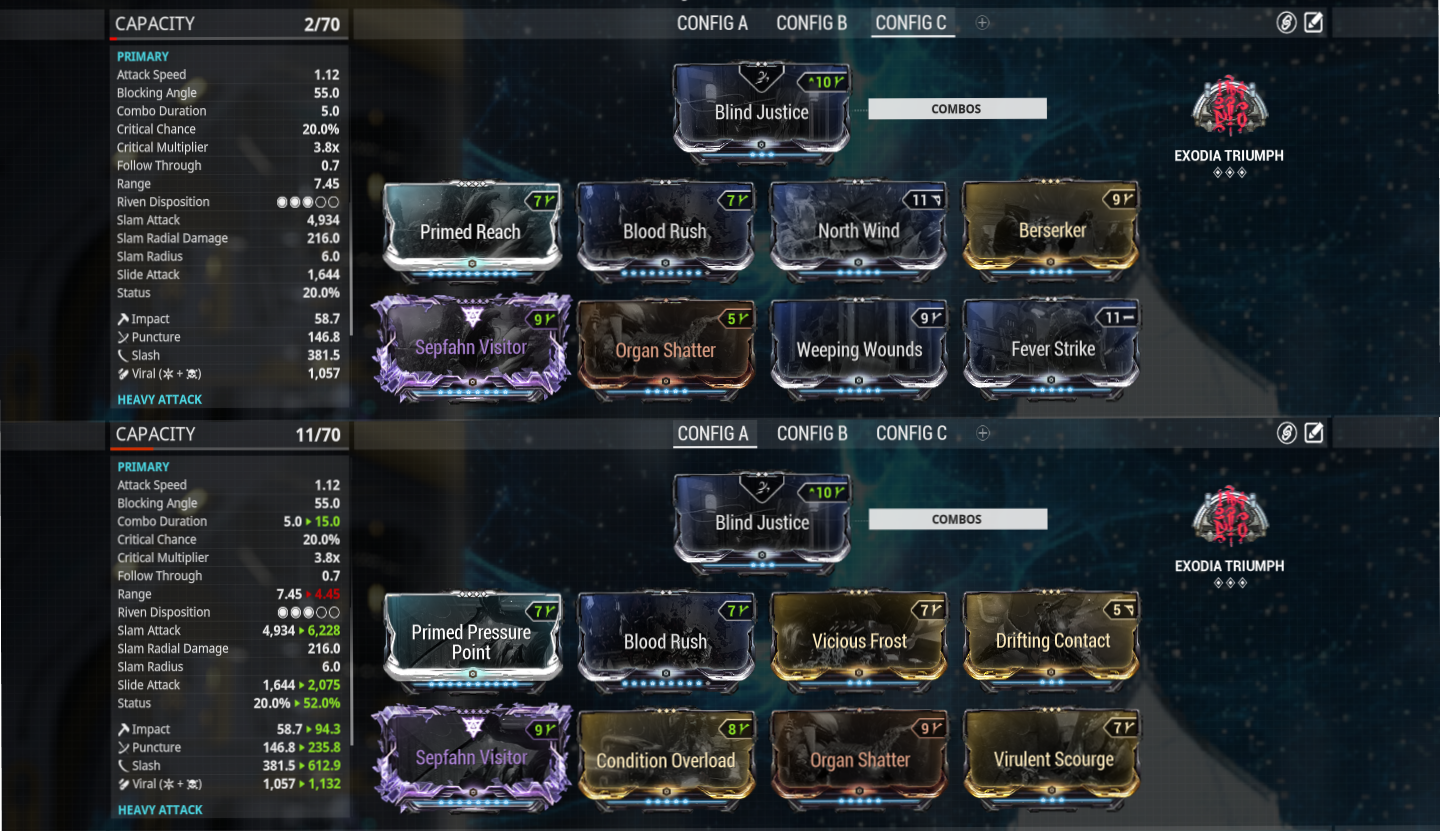Switch to the Config B tab
Viewport: 1440px width, 831px height.
pos(811,22)
